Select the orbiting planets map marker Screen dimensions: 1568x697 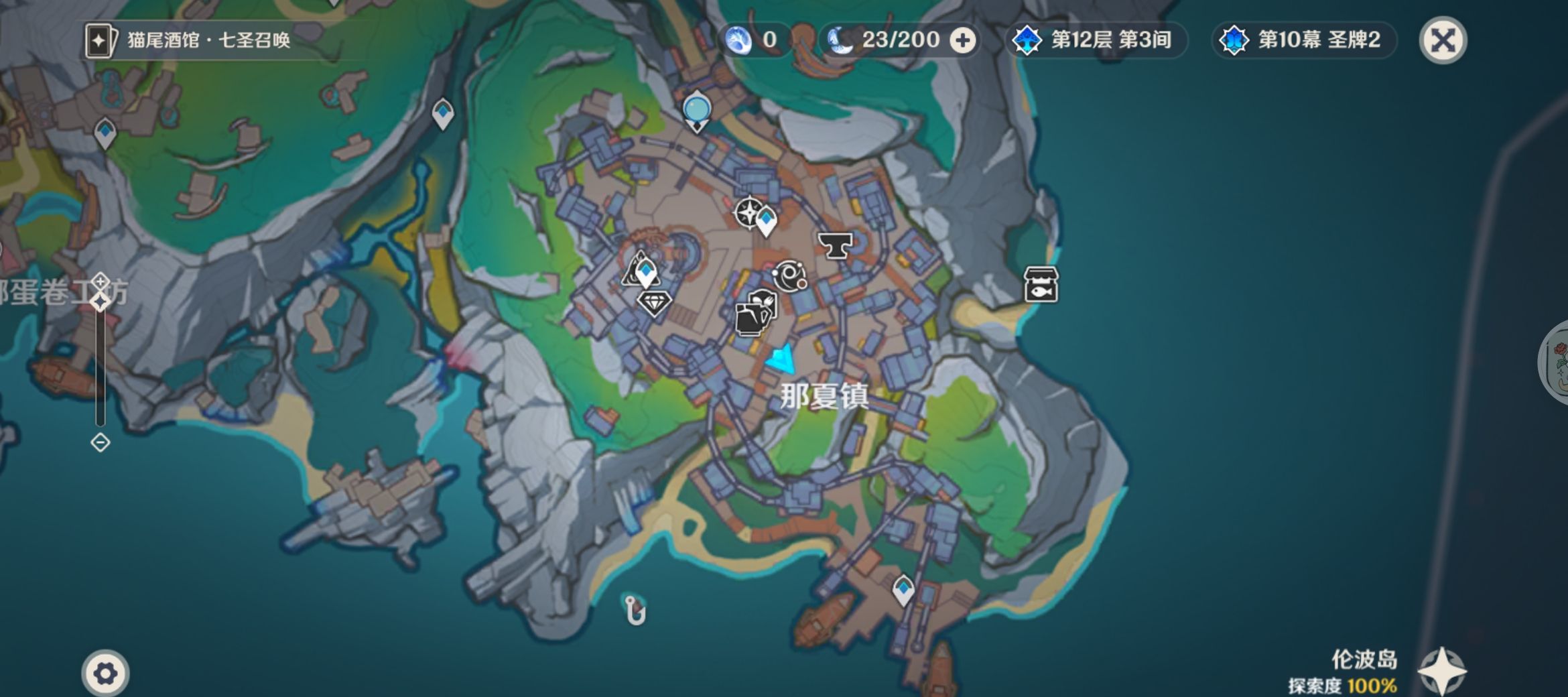[789, 275]
